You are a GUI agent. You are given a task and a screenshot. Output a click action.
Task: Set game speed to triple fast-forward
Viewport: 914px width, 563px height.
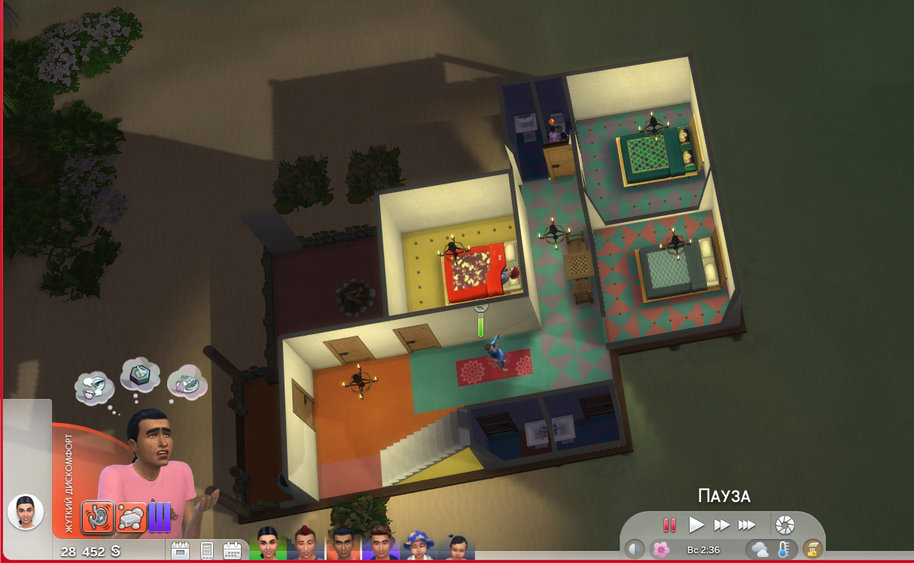coord(746,524)
